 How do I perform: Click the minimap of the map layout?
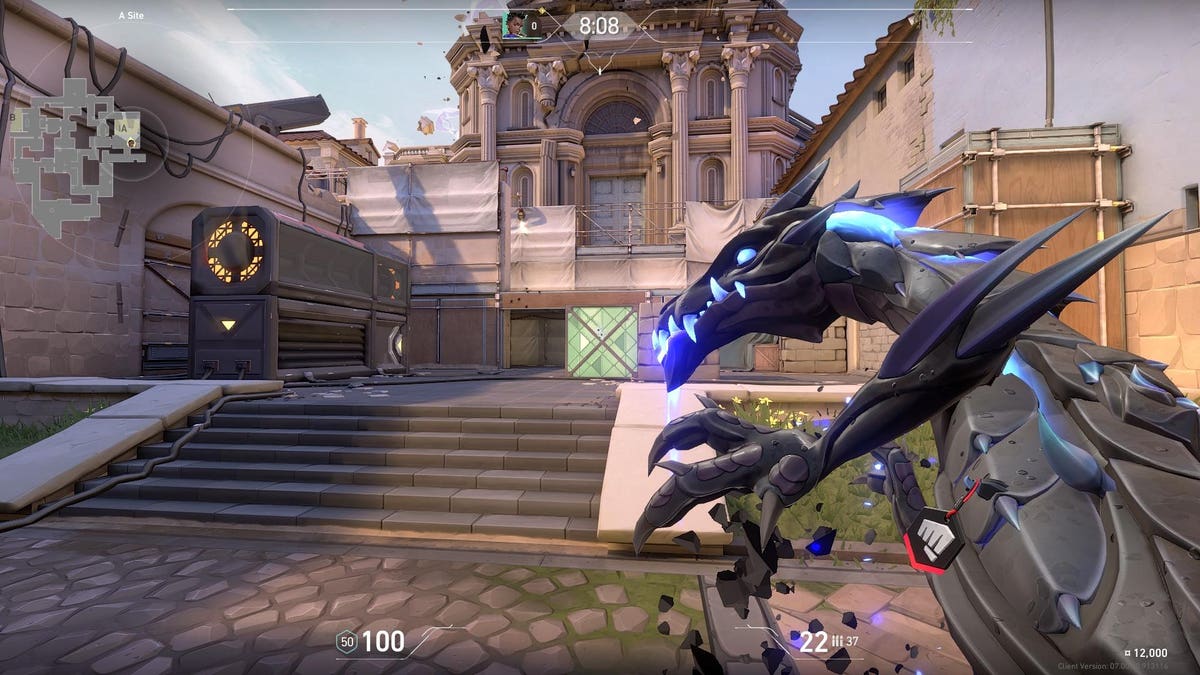tap(75, 150)
